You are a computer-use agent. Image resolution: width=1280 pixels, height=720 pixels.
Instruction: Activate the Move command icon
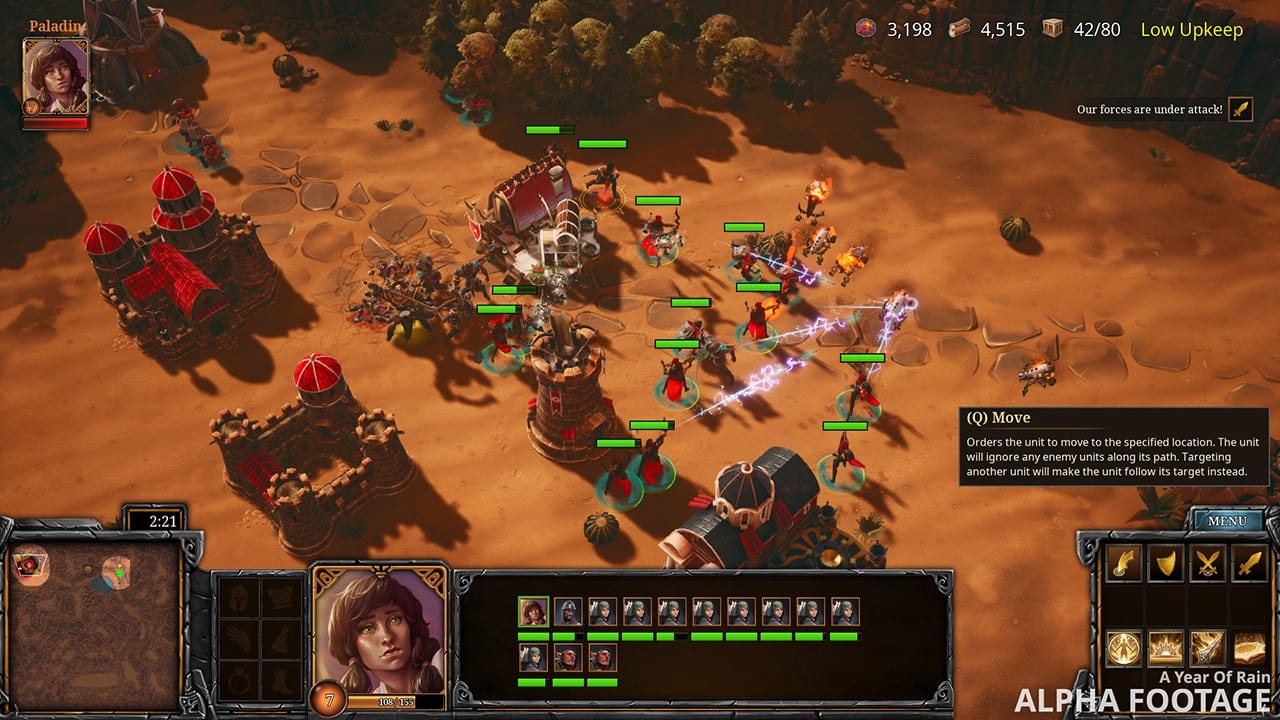(x=1122, y=564)
